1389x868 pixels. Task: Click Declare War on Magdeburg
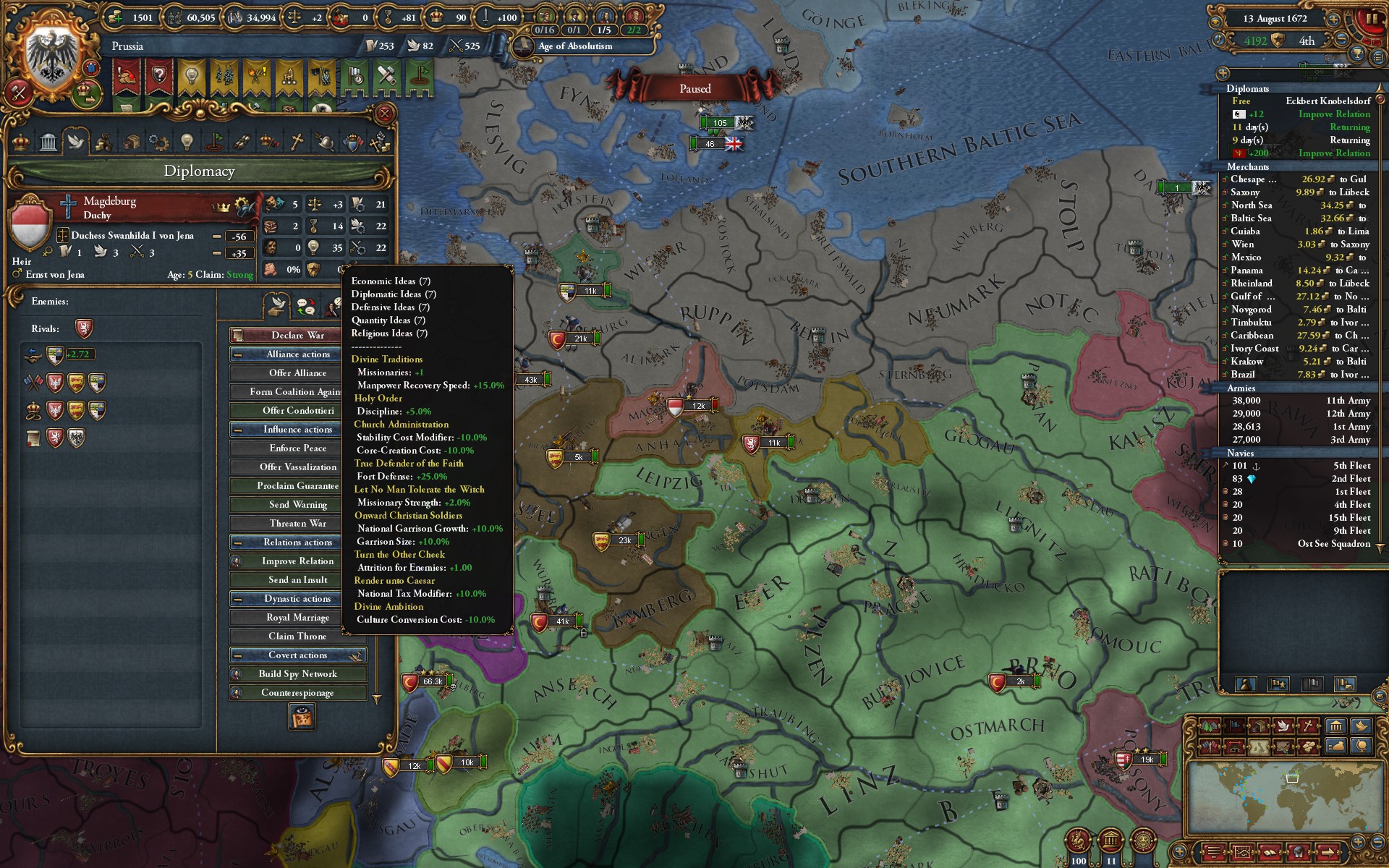click(295, 335)
